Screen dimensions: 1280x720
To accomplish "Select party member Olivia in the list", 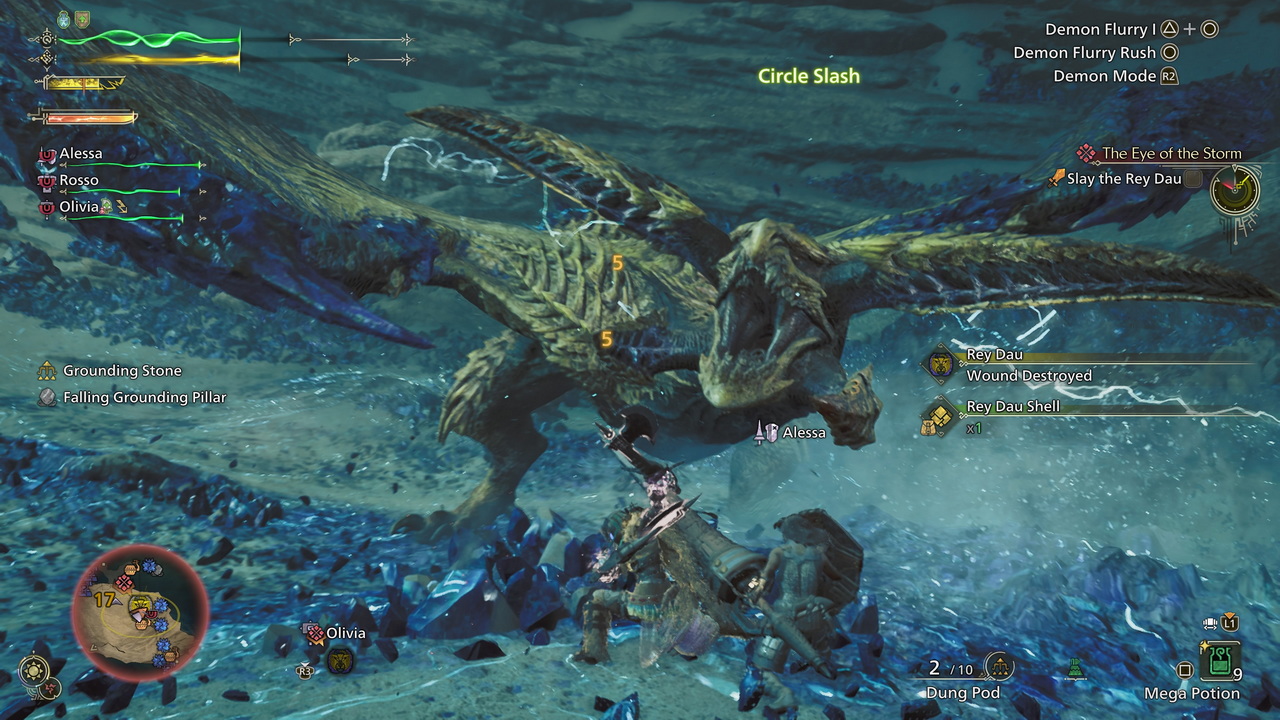I will [79, 207].
